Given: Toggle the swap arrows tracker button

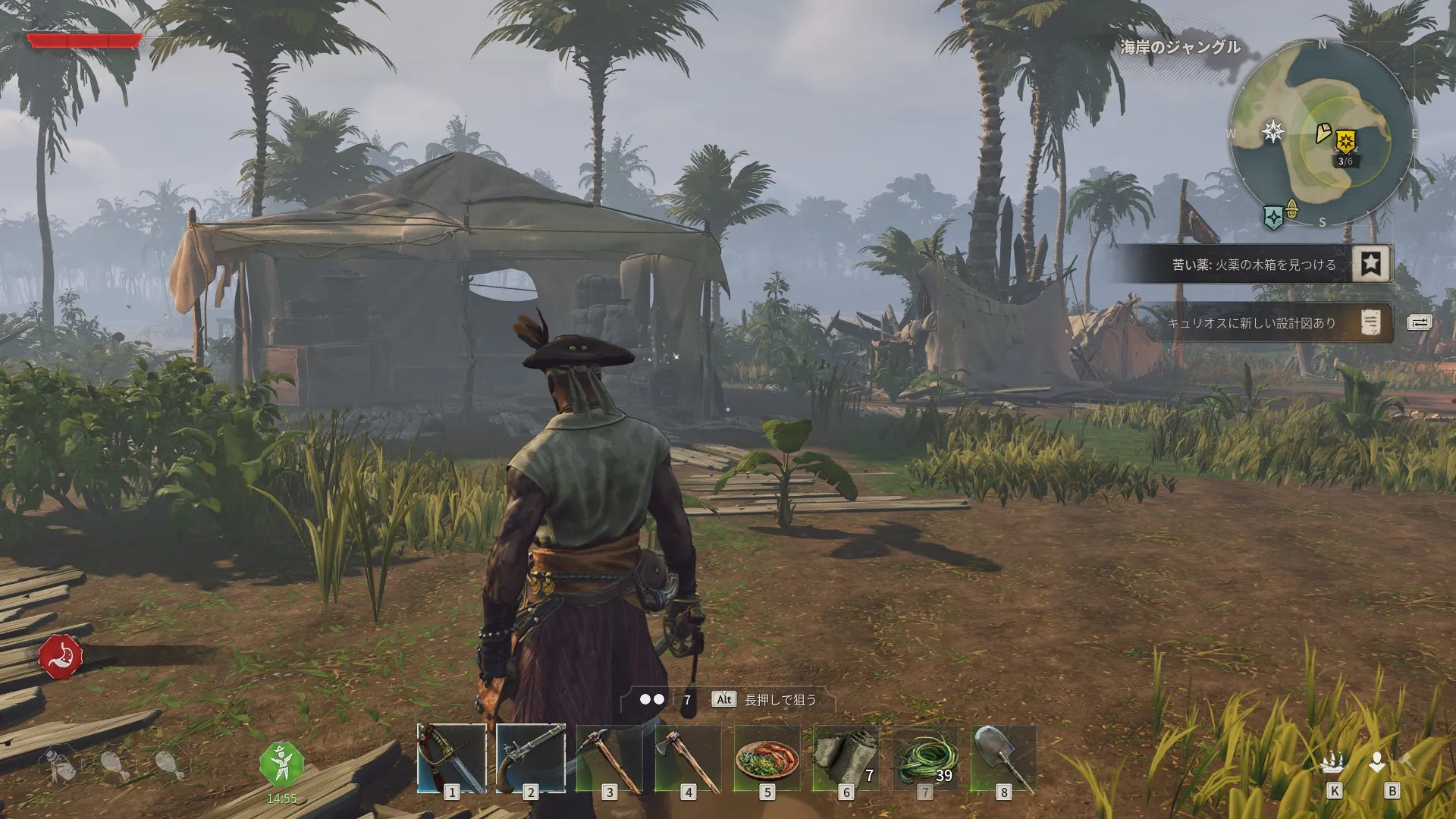Looking at the screenshot, I should [x=1419, y=323].
